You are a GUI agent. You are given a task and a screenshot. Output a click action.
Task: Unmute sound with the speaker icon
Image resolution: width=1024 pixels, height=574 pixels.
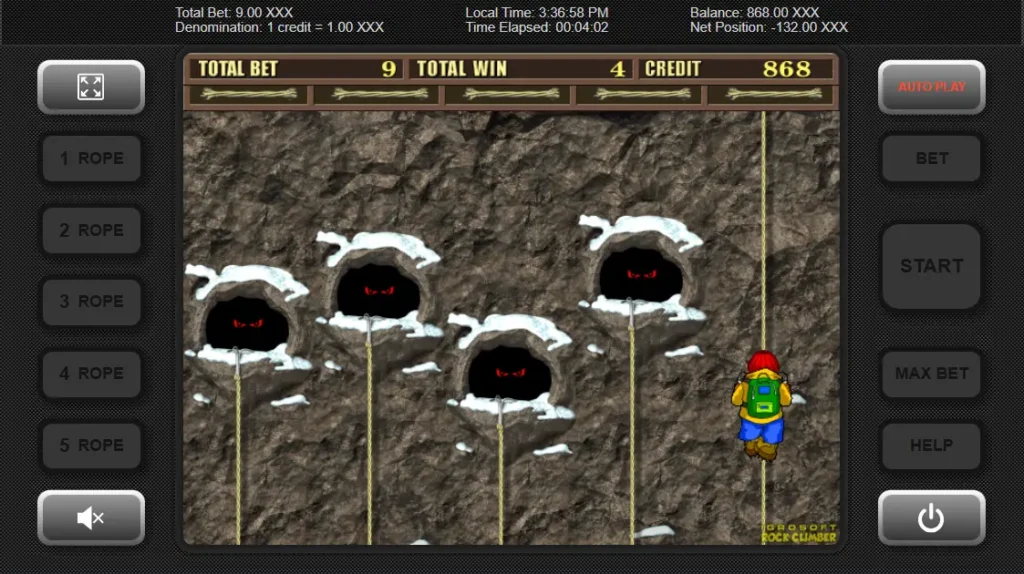pos(91,517)
